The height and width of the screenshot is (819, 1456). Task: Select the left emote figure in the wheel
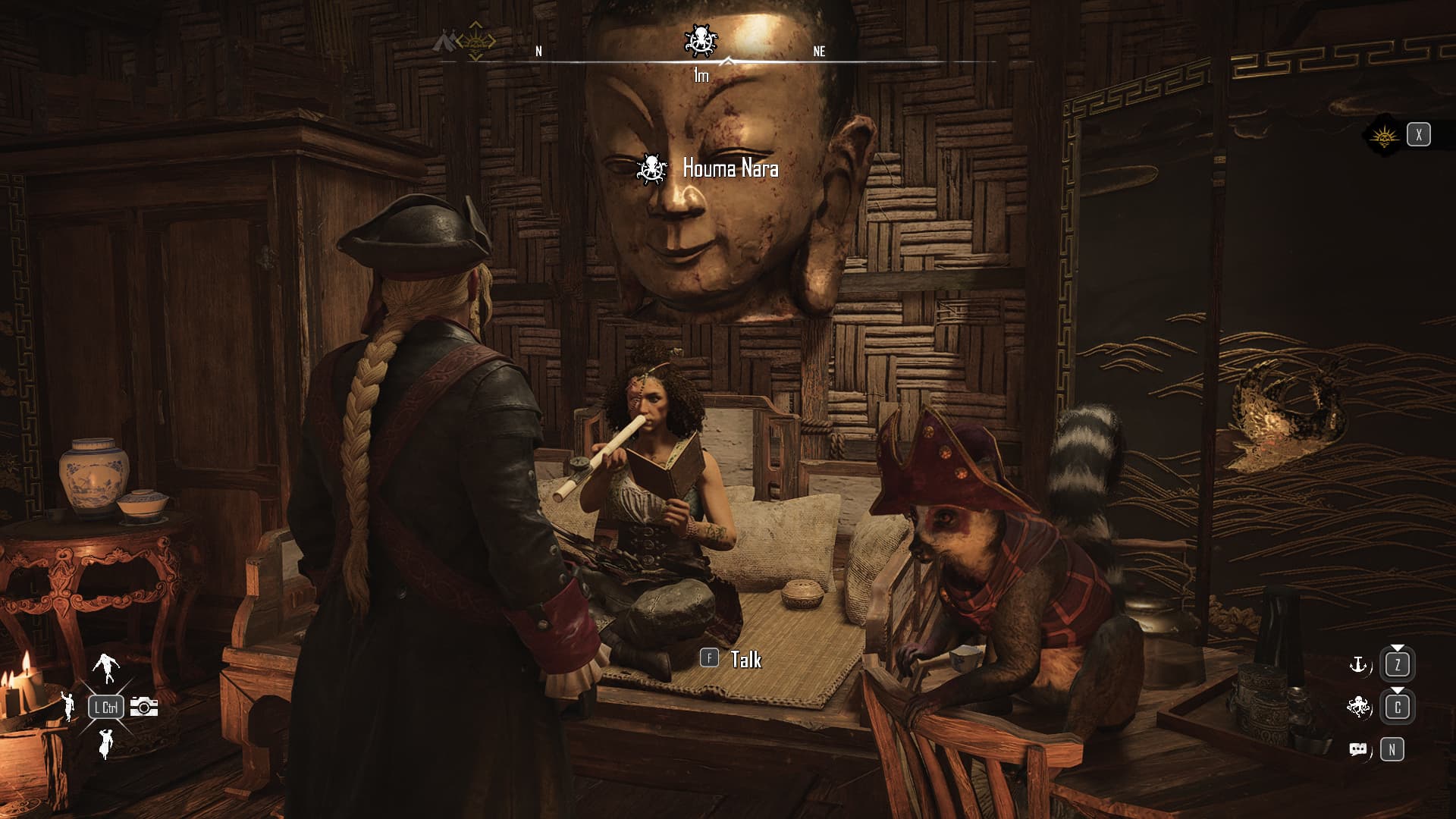pos(68,706)
